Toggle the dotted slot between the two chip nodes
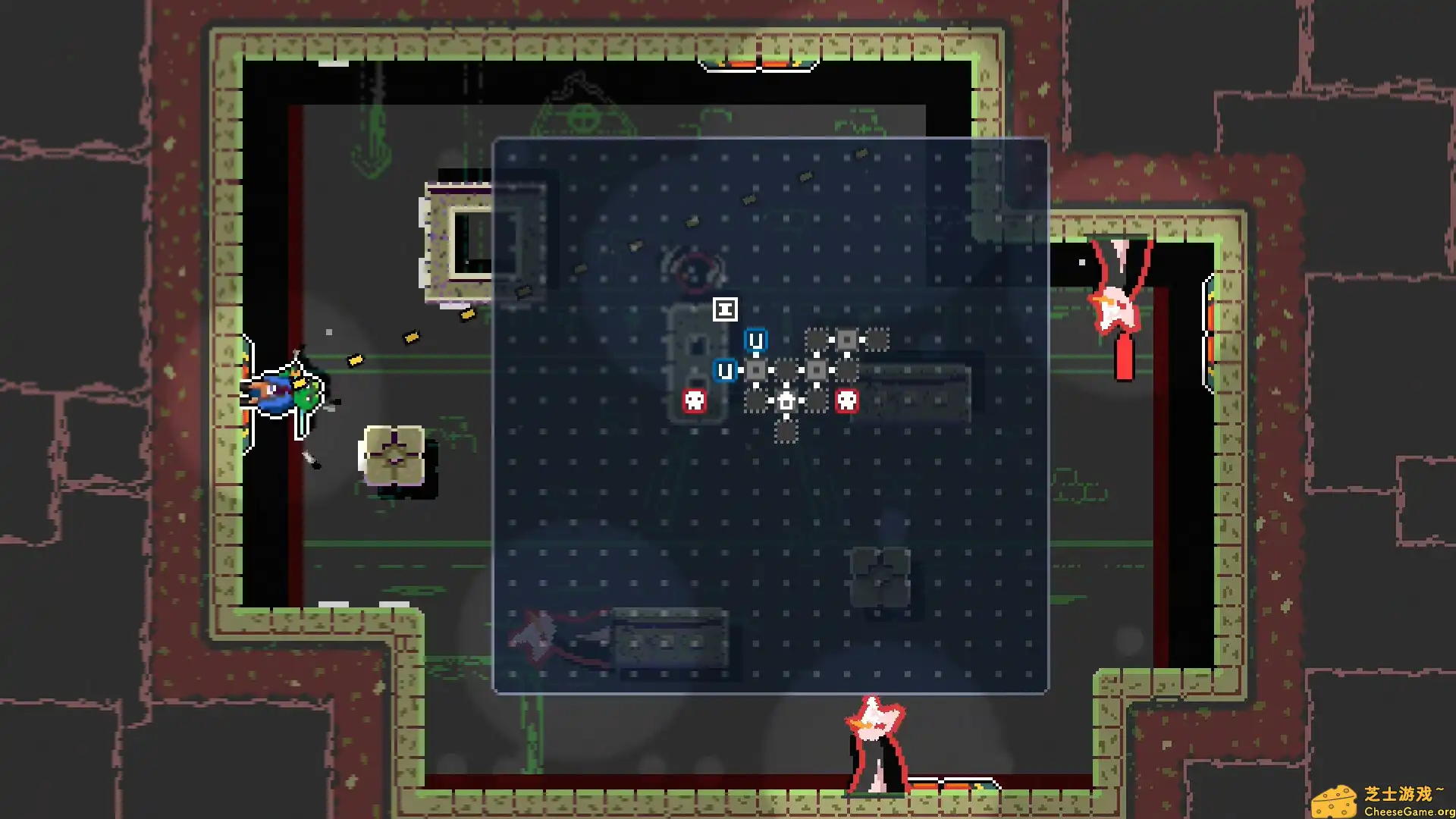The height and width of the screenshot is (819, 1456). click(786, 370)
